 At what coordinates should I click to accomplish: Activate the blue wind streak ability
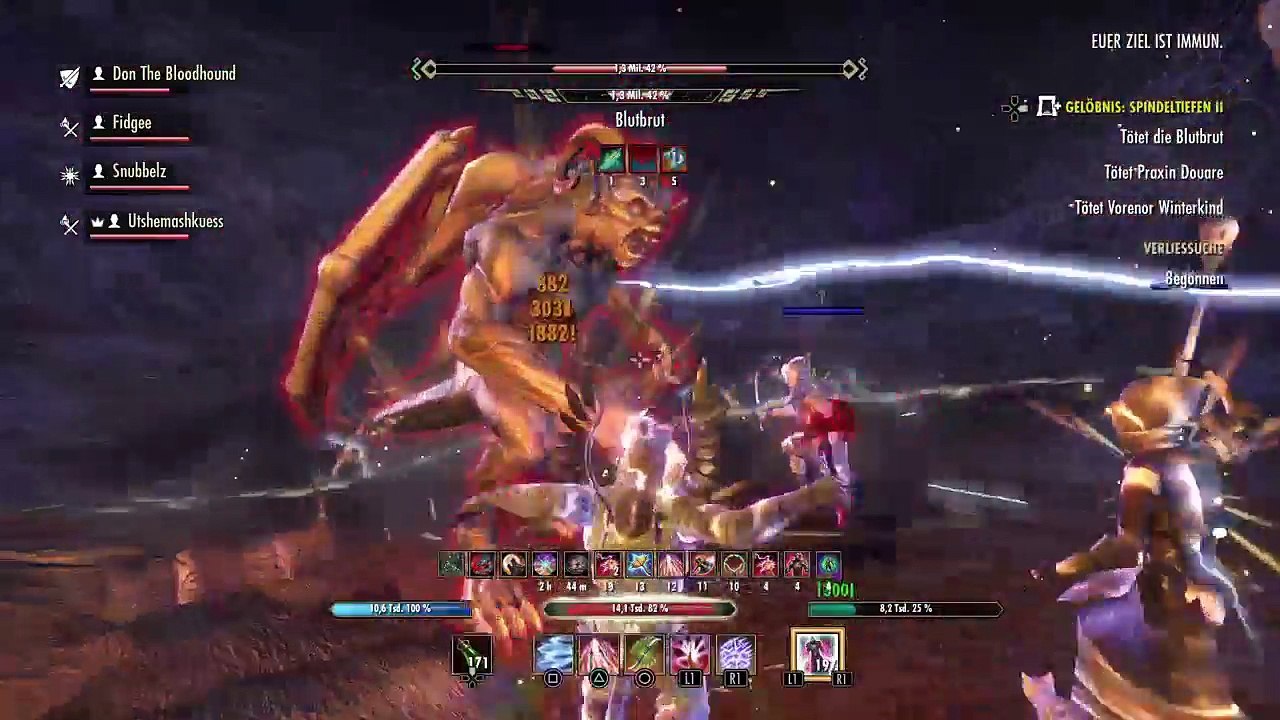[x=553, y=655]
